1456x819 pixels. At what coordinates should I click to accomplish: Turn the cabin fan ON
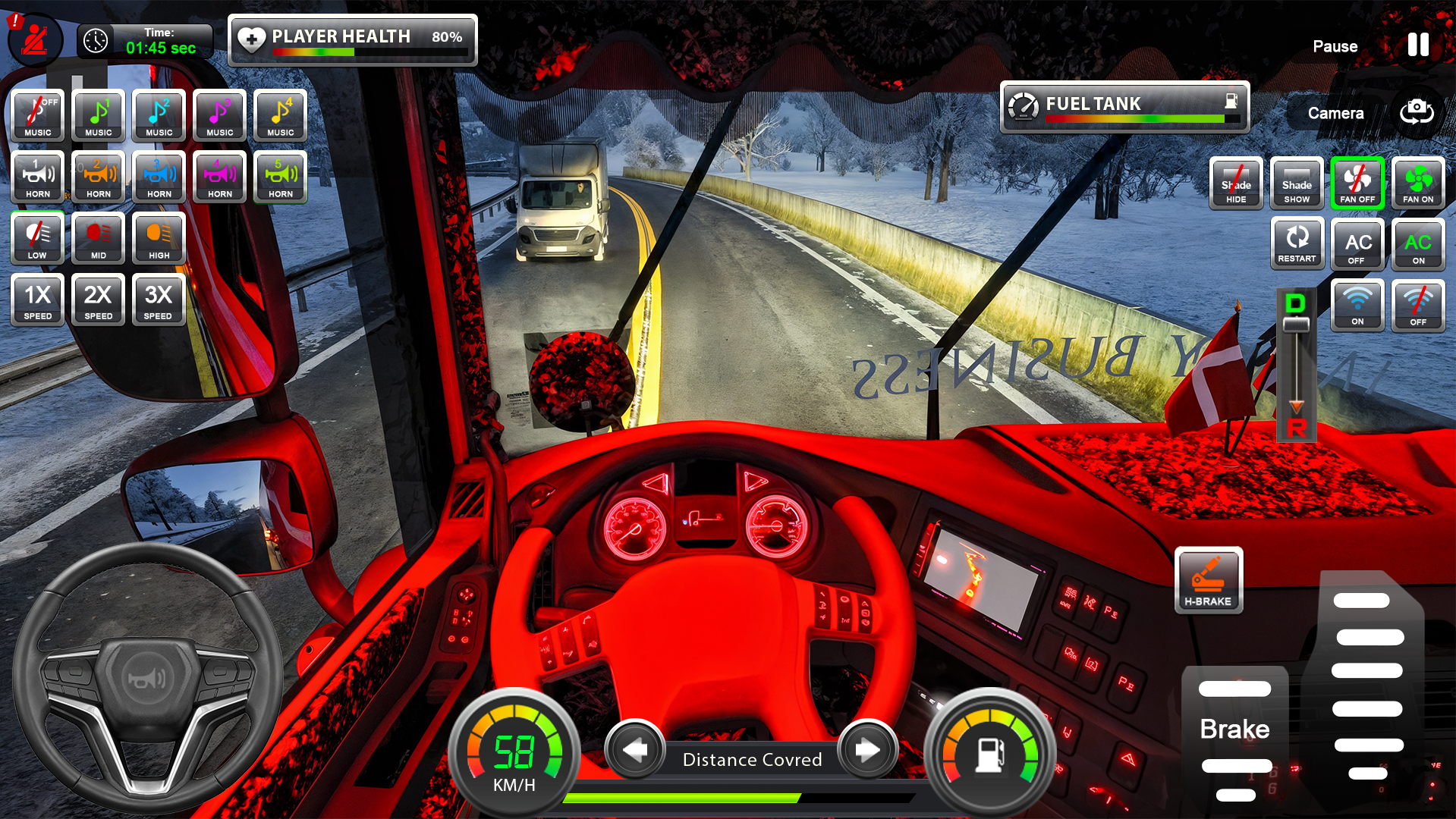click(x=1418, y=182)
